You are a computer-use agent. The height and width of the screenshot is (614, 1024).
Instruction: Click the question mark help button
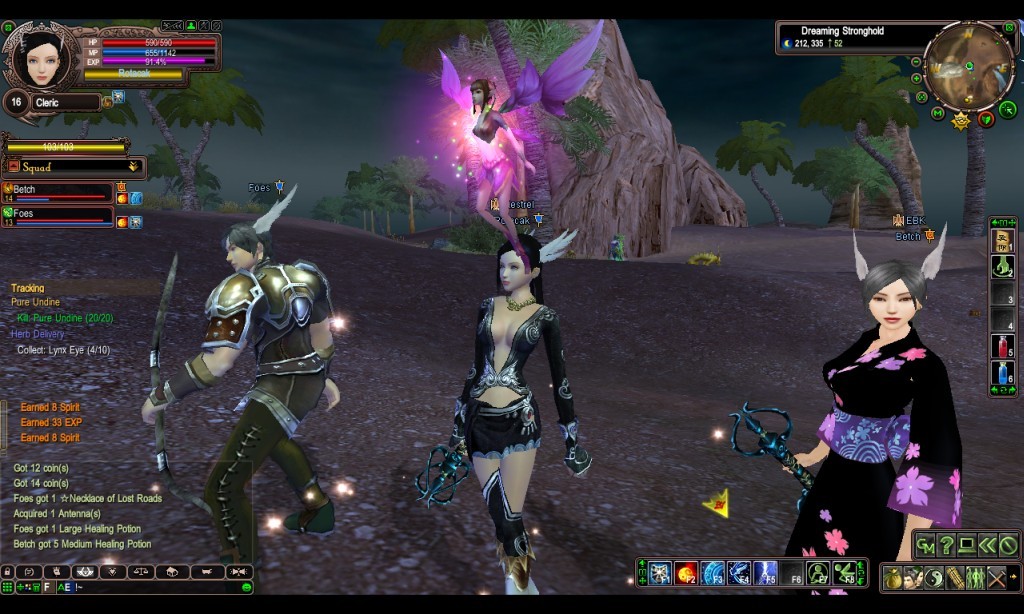coord(946,545)
